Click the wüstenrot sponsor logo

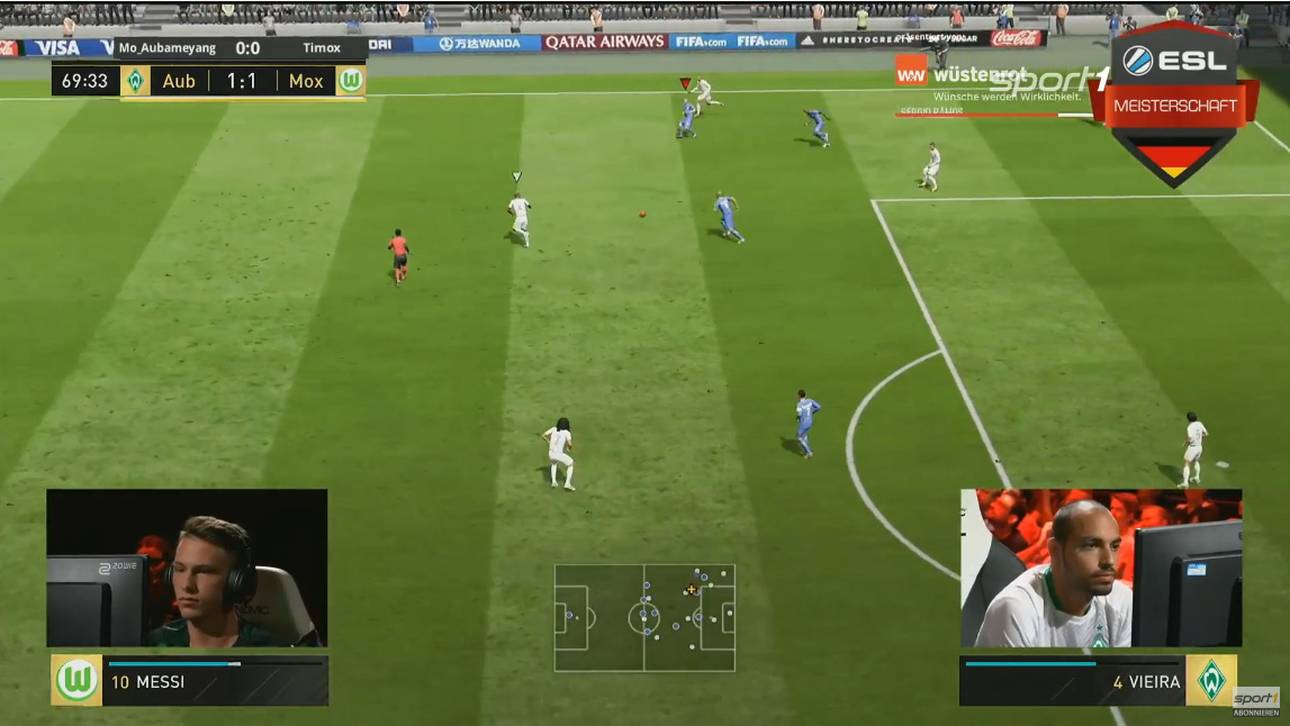point(953,76)
